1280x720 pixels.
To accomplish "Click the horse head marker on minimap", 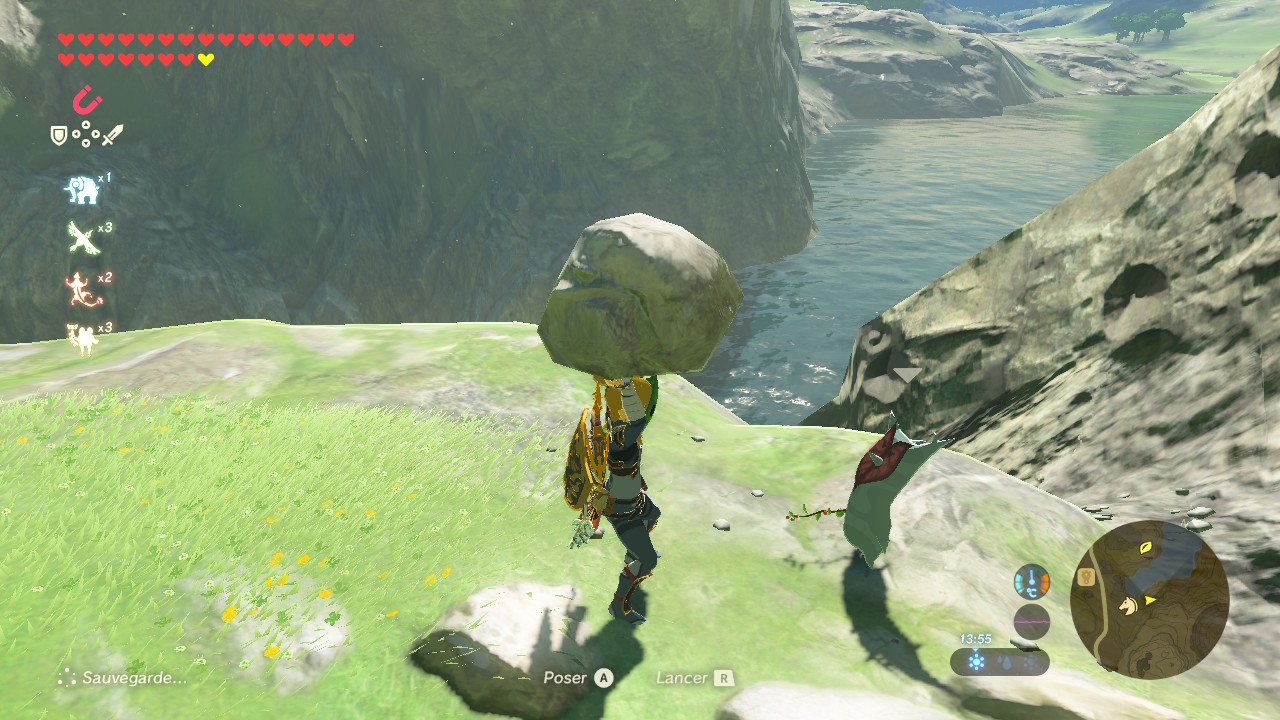I will (x=1128, y=605).
